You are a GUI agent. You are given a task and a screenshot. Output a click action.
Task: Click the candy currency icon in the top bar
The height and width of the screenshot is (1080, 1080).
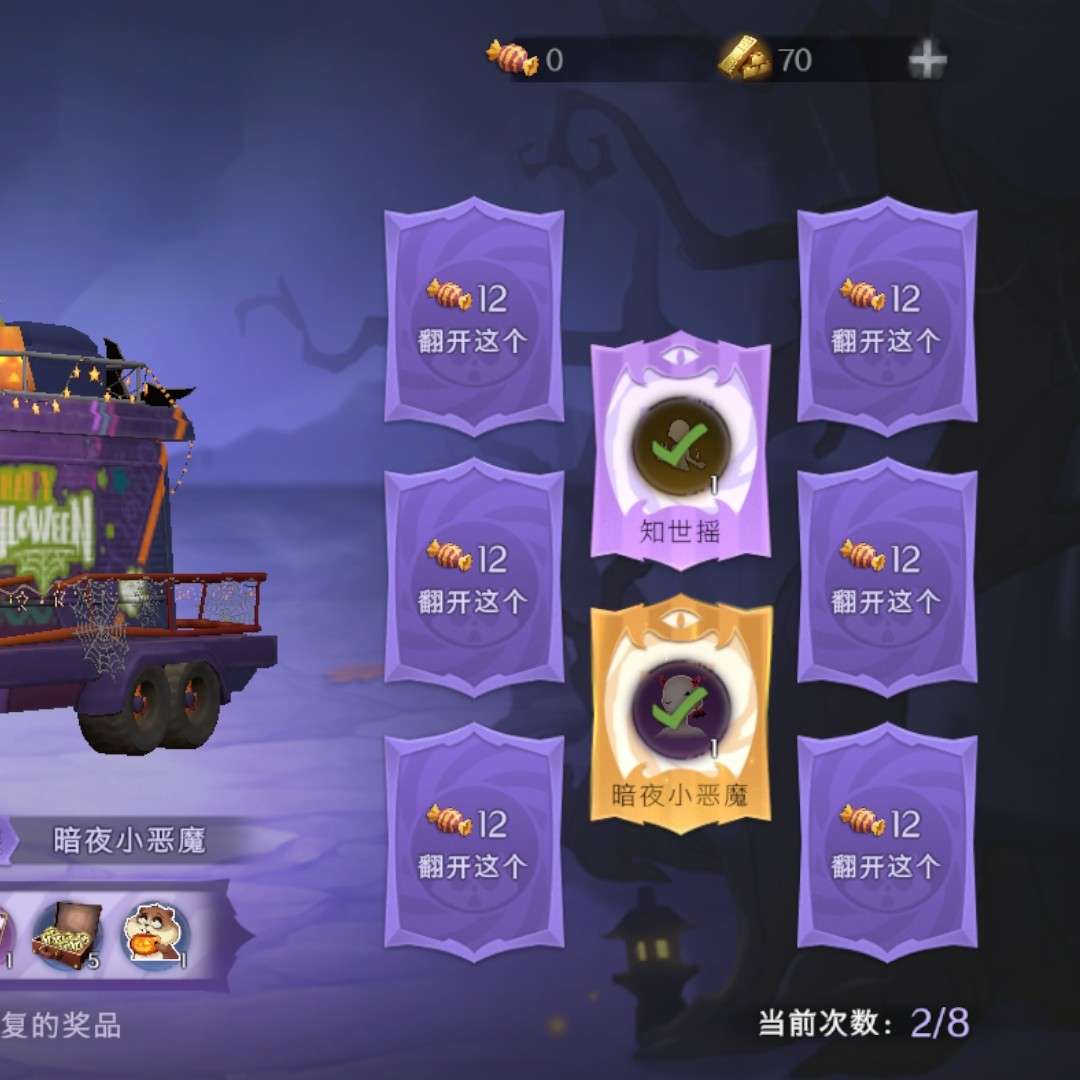512,58
